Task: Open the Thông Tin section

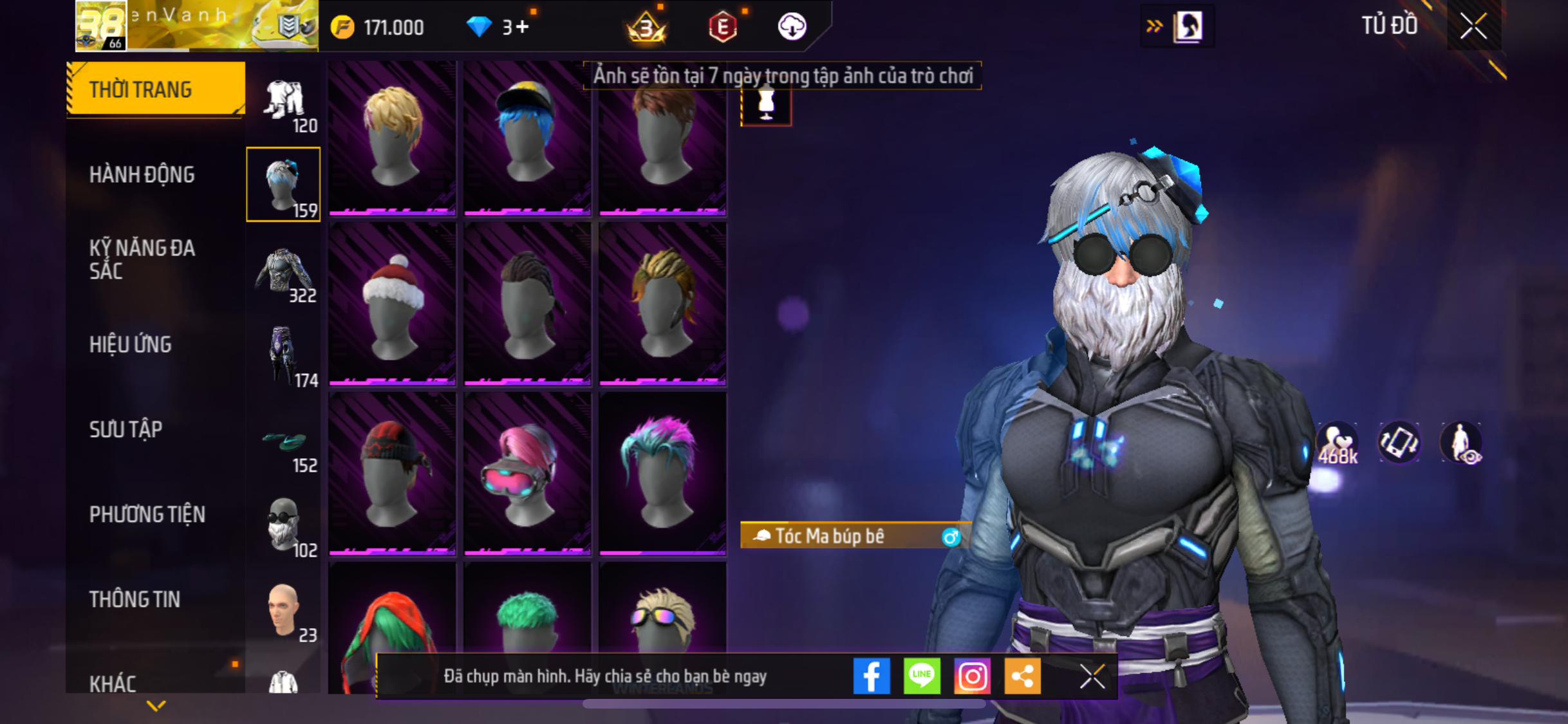Action: pyautogui.click(x=135, y=599)
